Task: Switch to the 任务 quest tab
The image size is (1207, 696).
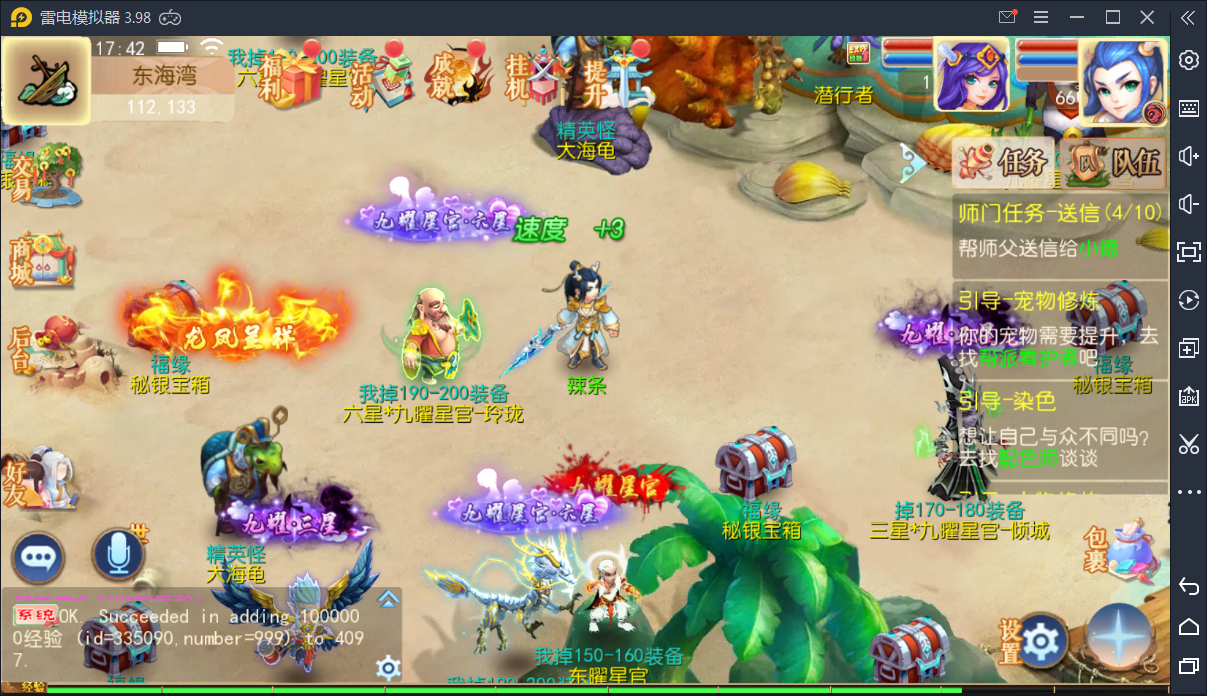Action: [x=1001, y=161]
